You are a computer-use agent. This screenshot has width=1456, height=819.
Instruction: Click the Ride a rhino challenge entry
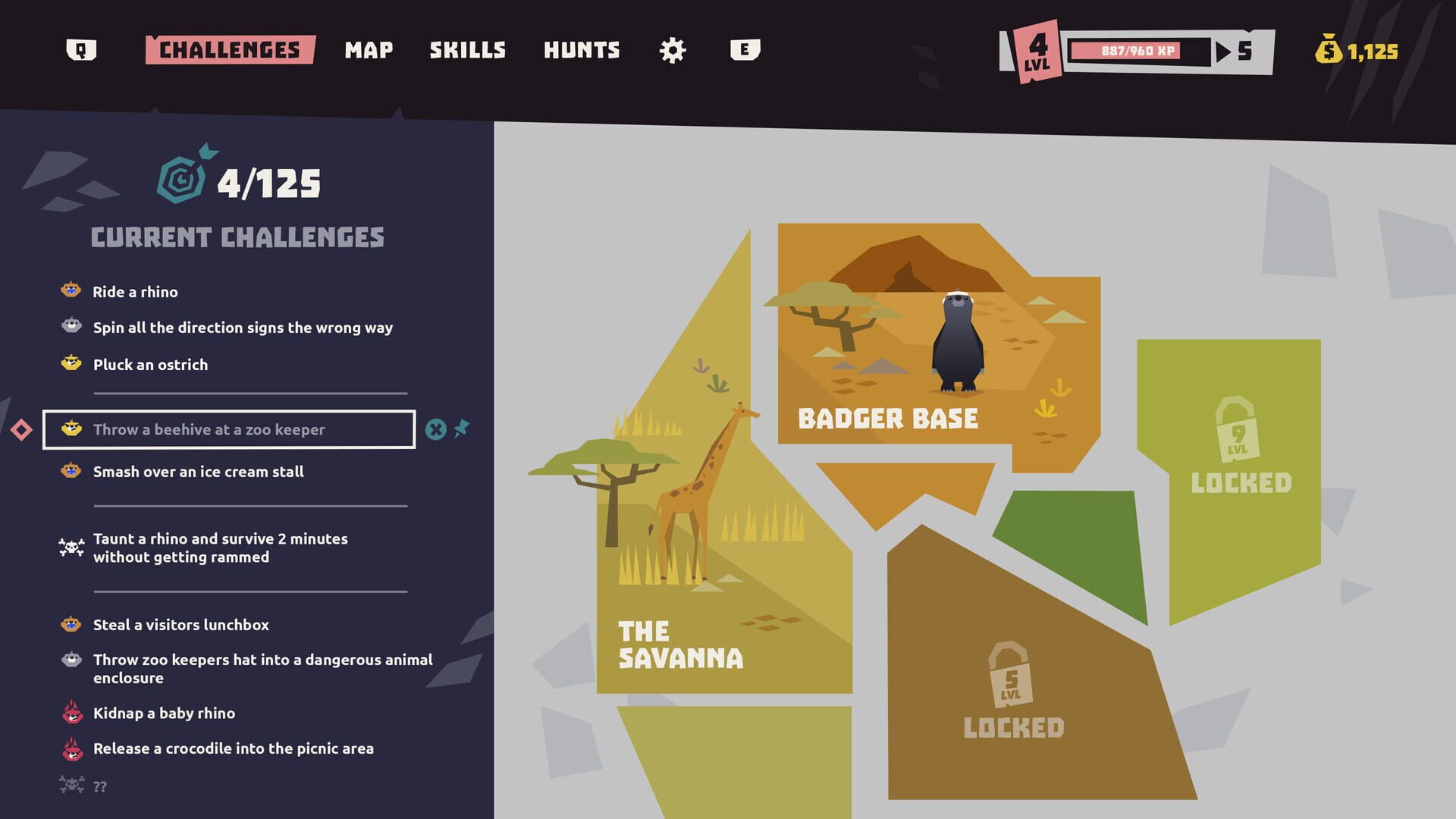point(135,291)
